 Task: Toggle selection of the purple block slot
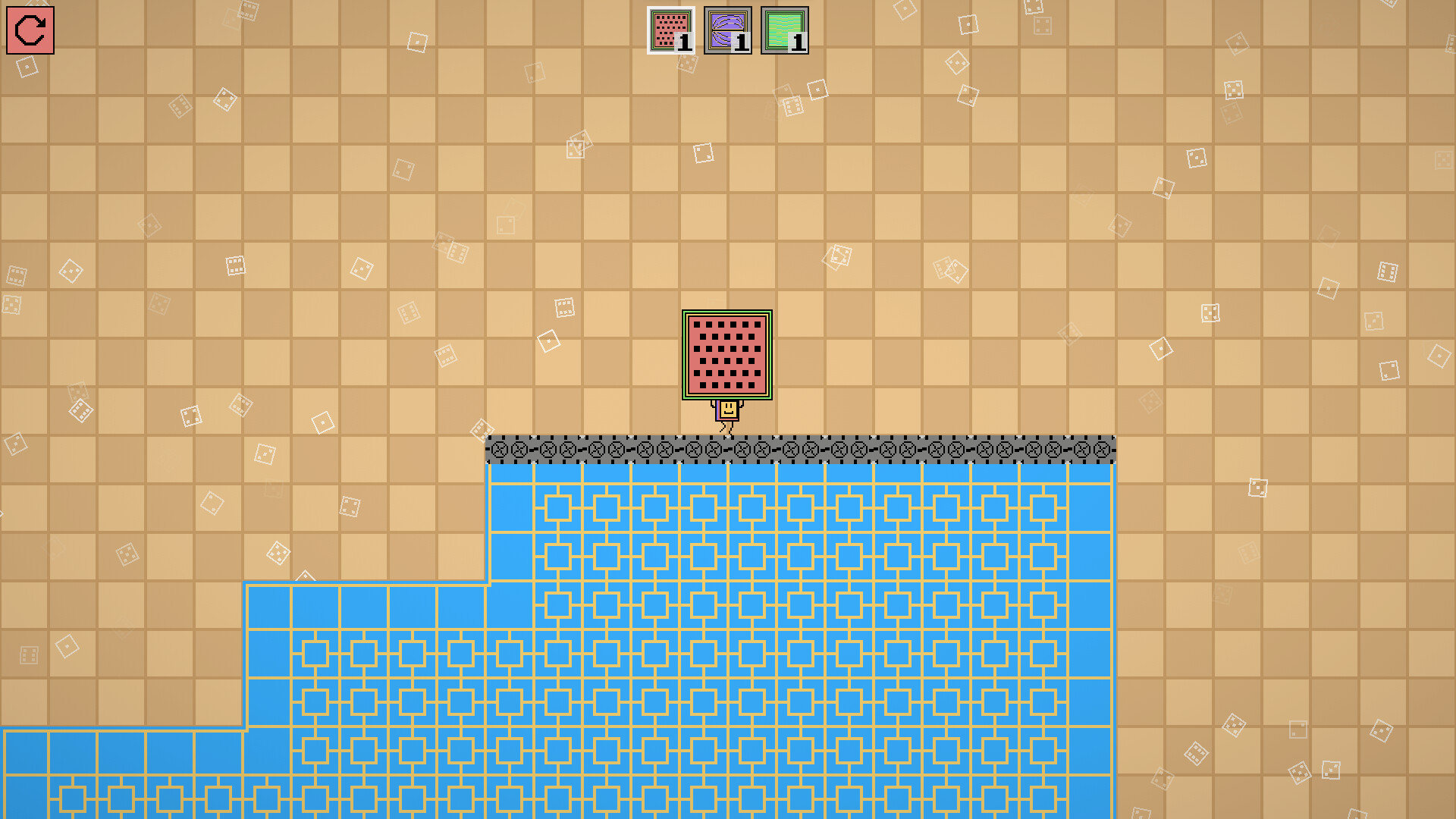pyautogui.click(x=726, y=30)
